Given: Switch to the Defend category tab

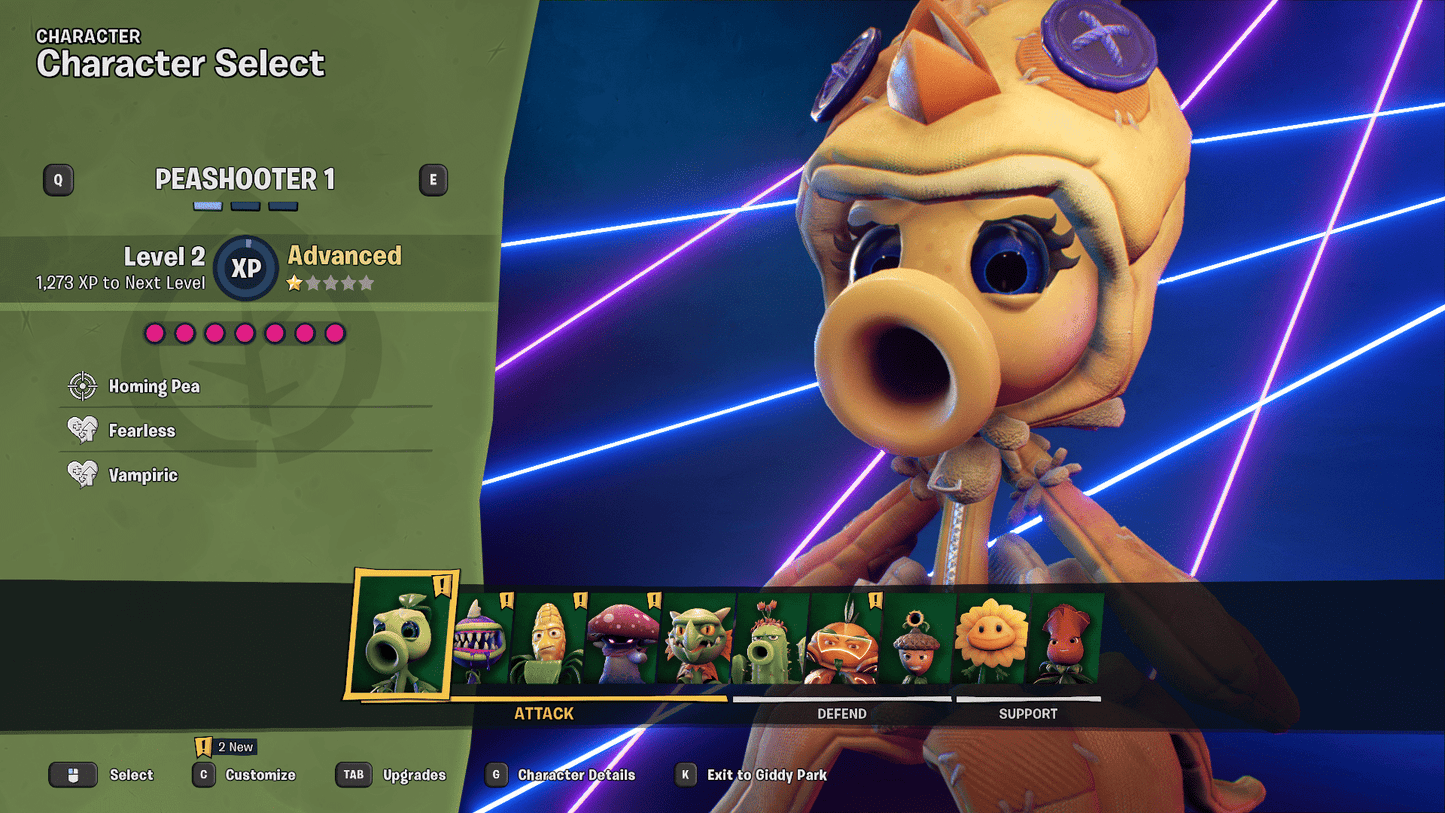Looking at the screenshot, I should (843, 713).
